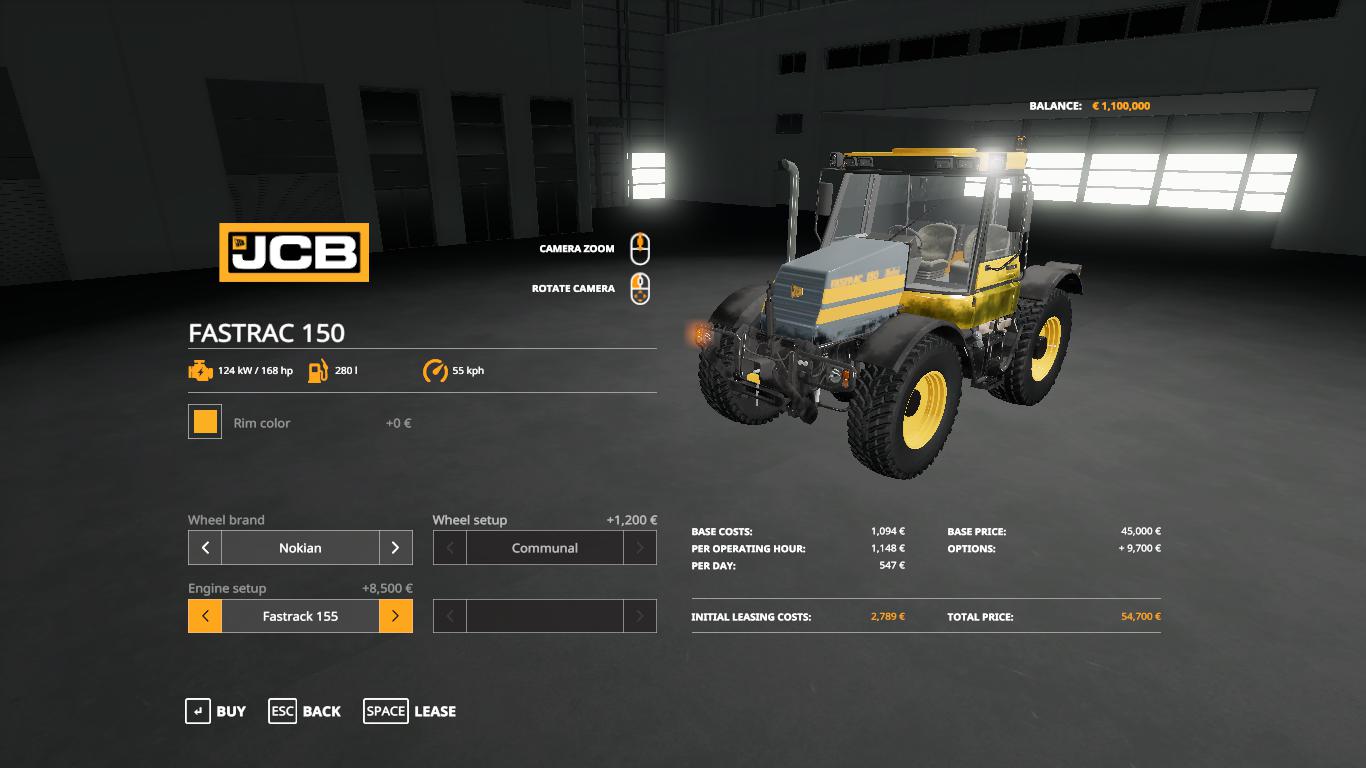
Task: Select the orange Rim color swatch
Action: pos(205,422)
